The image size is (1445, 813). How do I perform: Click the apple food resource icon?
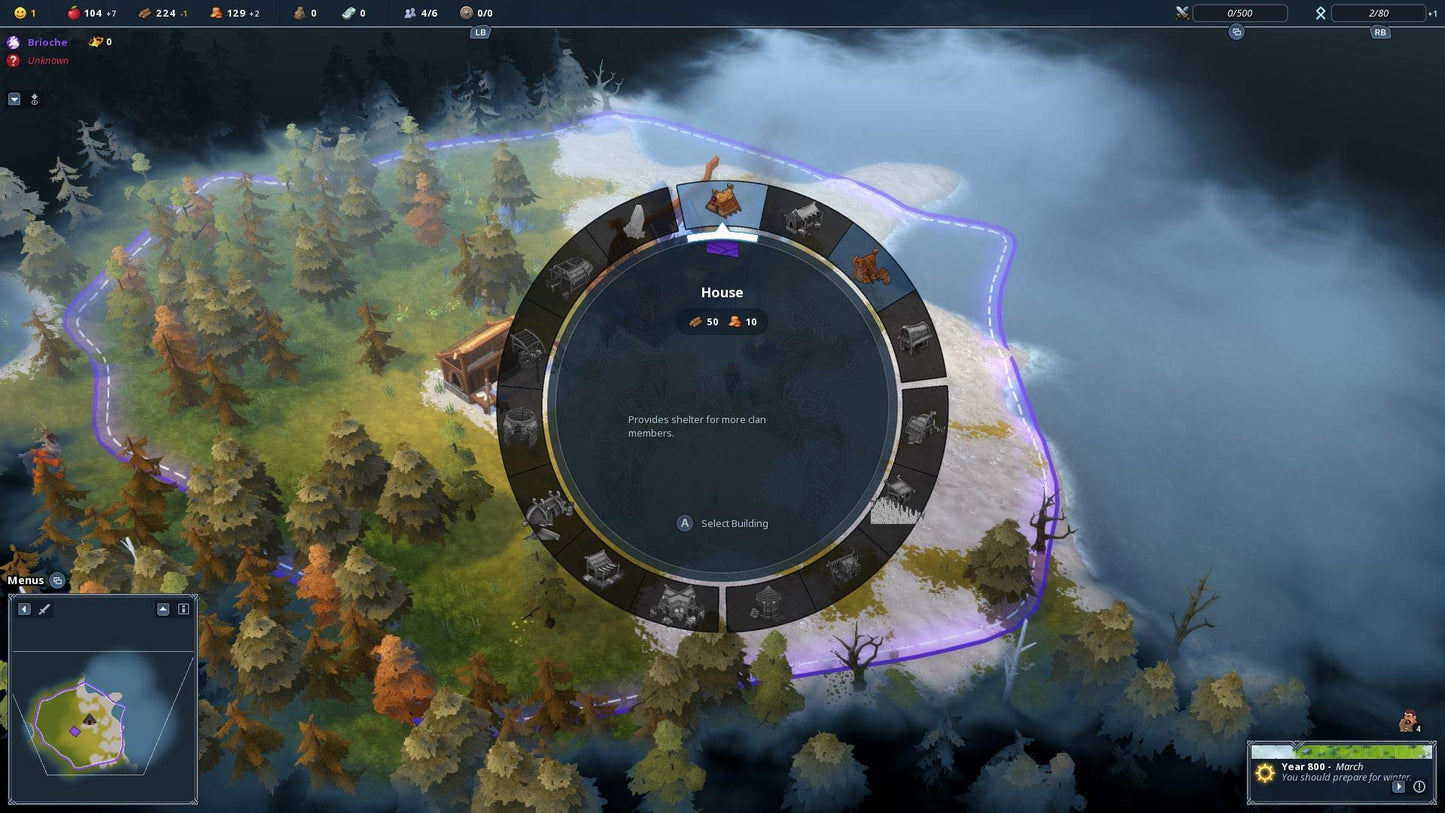point(74,13)
